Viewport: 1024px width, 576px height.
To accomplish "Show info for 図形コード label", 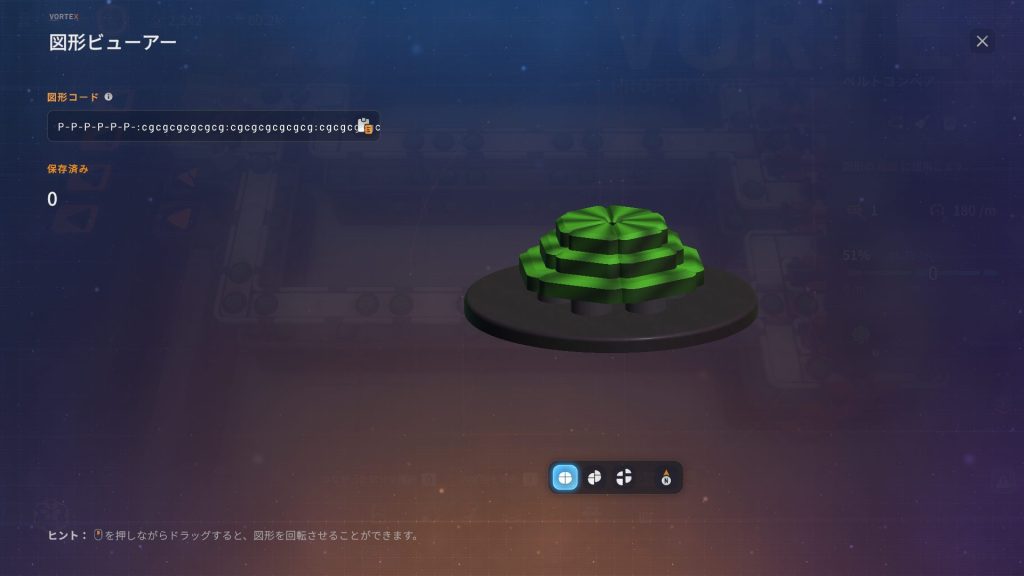I will [108, 97].
